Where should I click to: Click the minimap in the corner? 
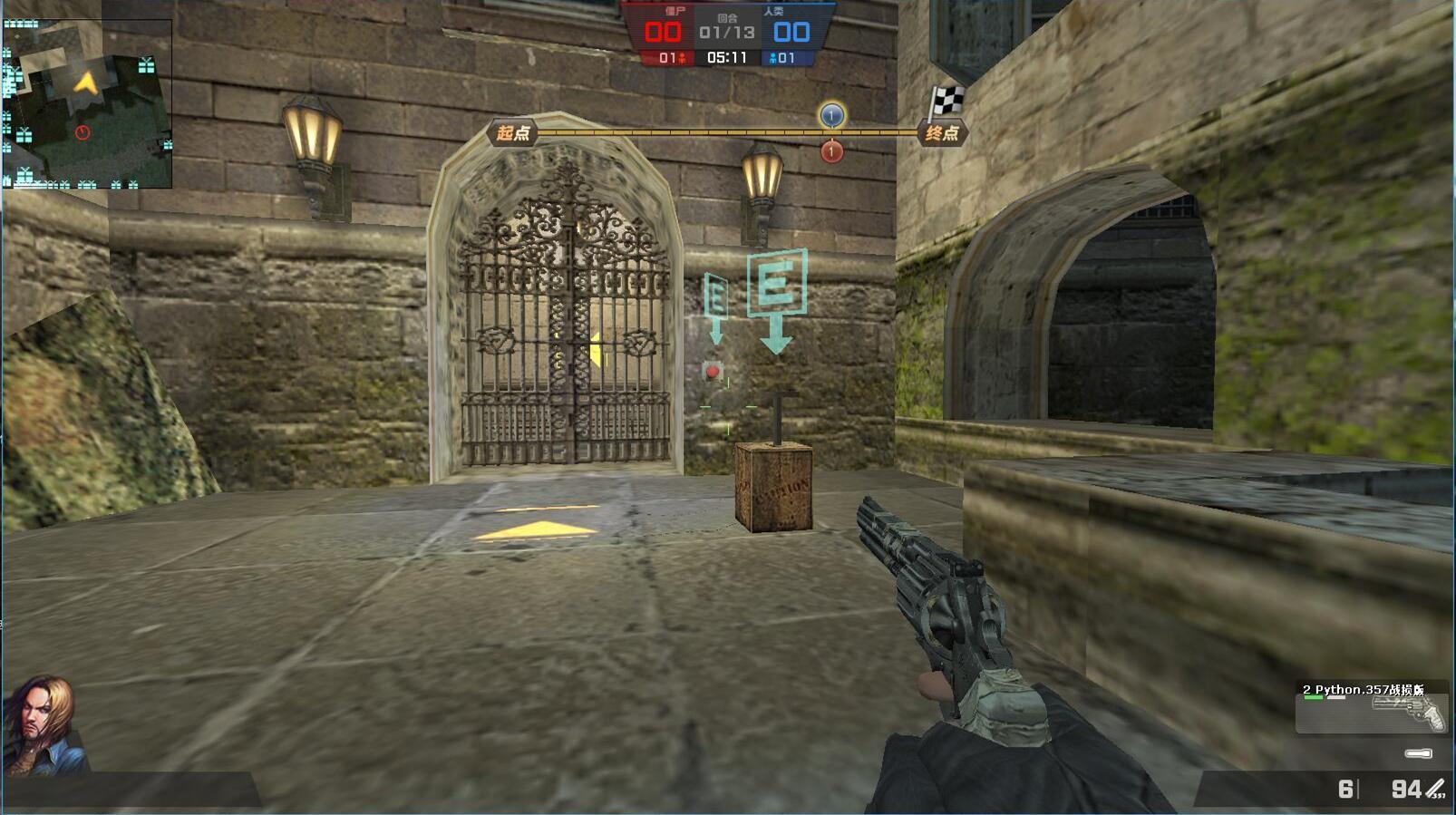(87, 103)
